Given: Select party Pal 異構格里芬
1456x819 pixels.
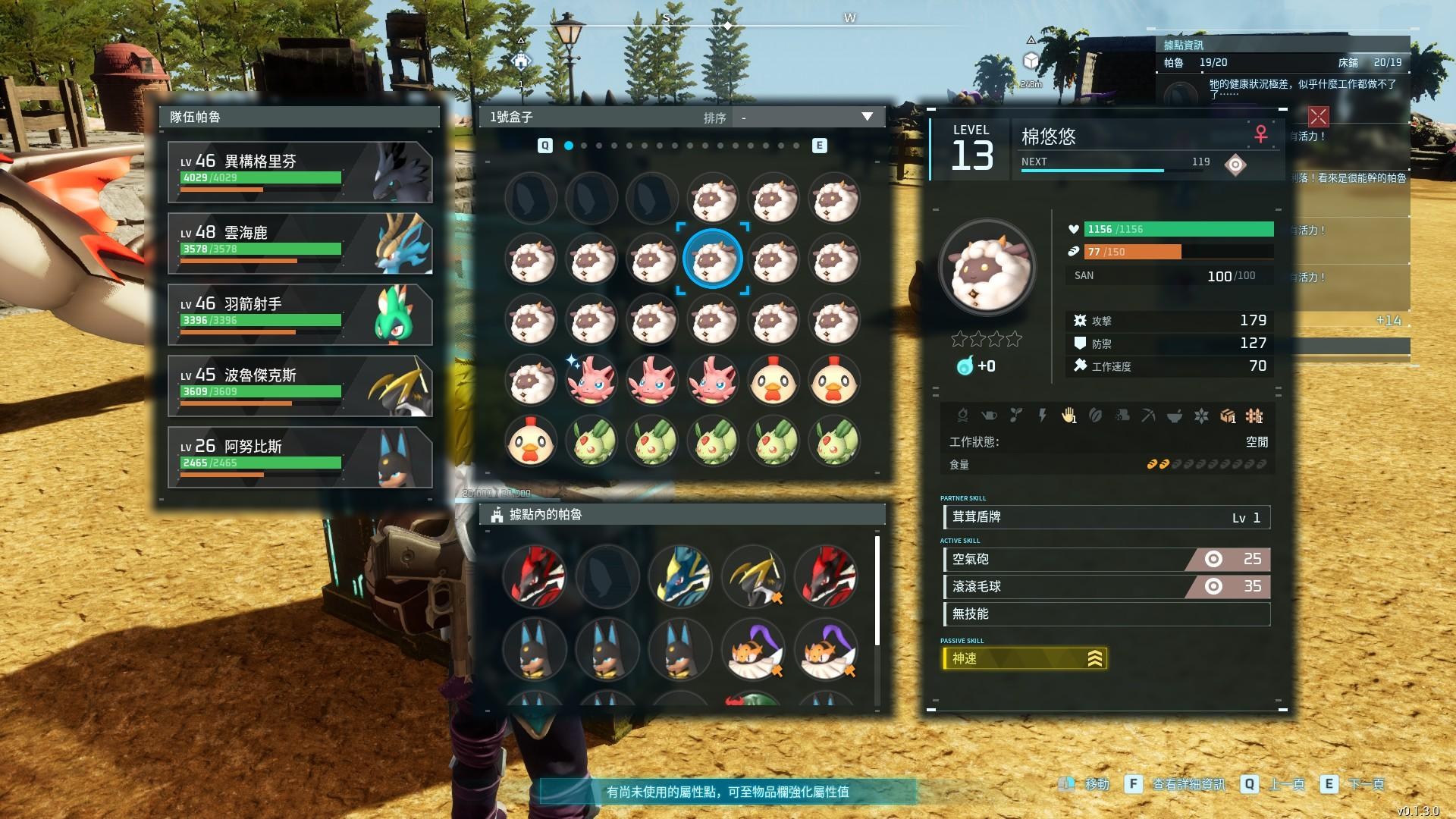Looking at the screenshot, I should [x=300, y=172].
